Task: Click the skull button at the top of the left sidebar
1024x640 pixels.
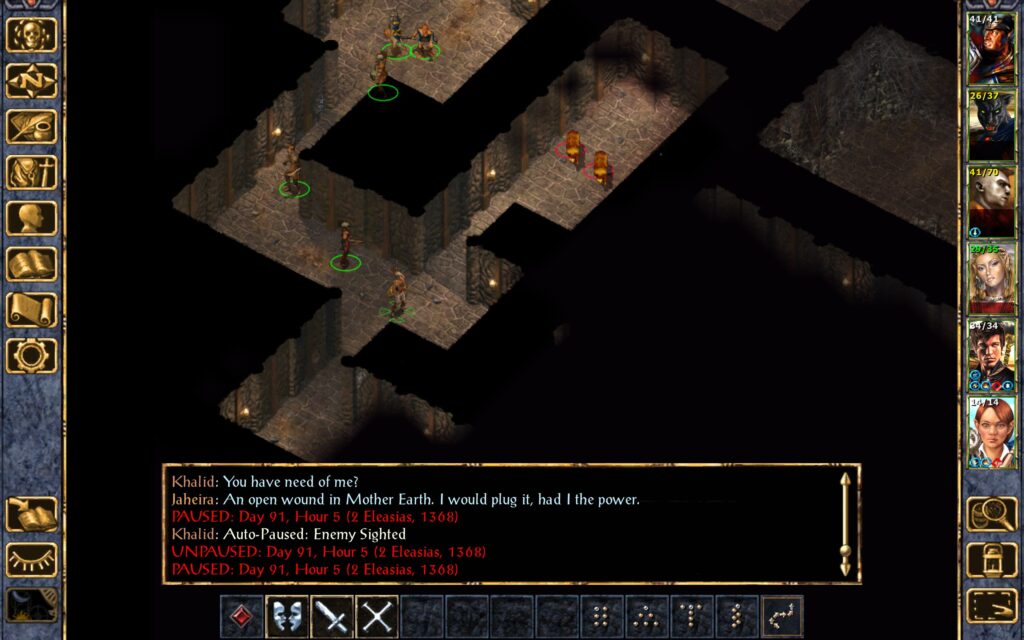Action: pyautogui.click(x=31, y=35)
